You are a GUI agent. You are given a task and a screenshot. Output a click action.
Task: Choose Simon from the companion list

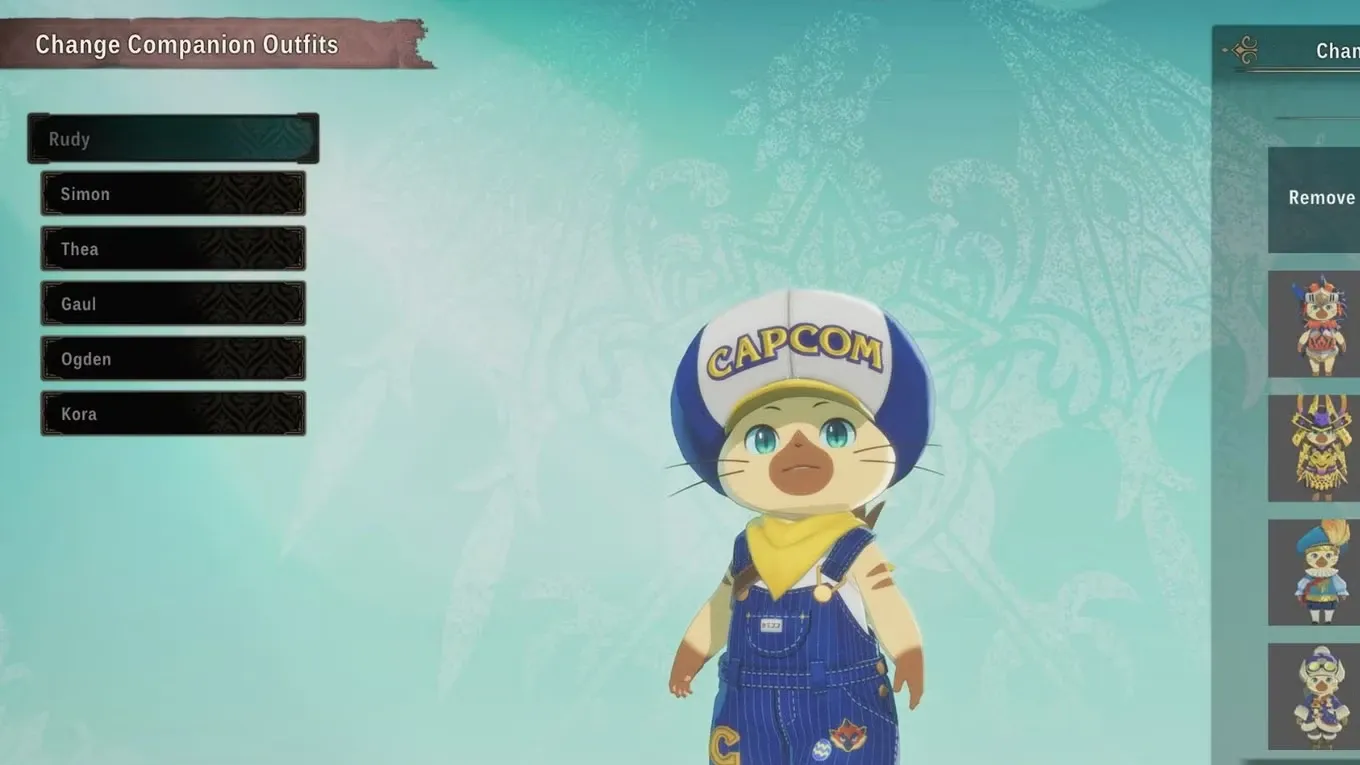point(173,194)
